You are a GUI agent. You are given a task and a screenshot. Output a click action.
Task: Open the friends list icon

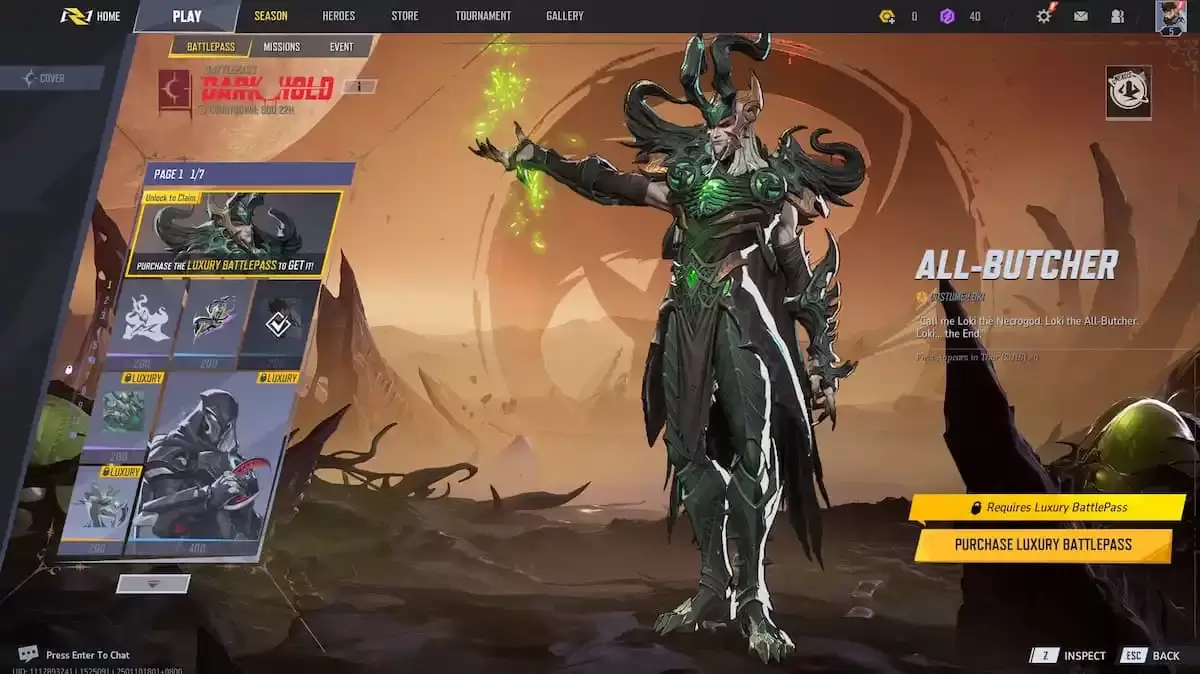(x=1117, y=16)
